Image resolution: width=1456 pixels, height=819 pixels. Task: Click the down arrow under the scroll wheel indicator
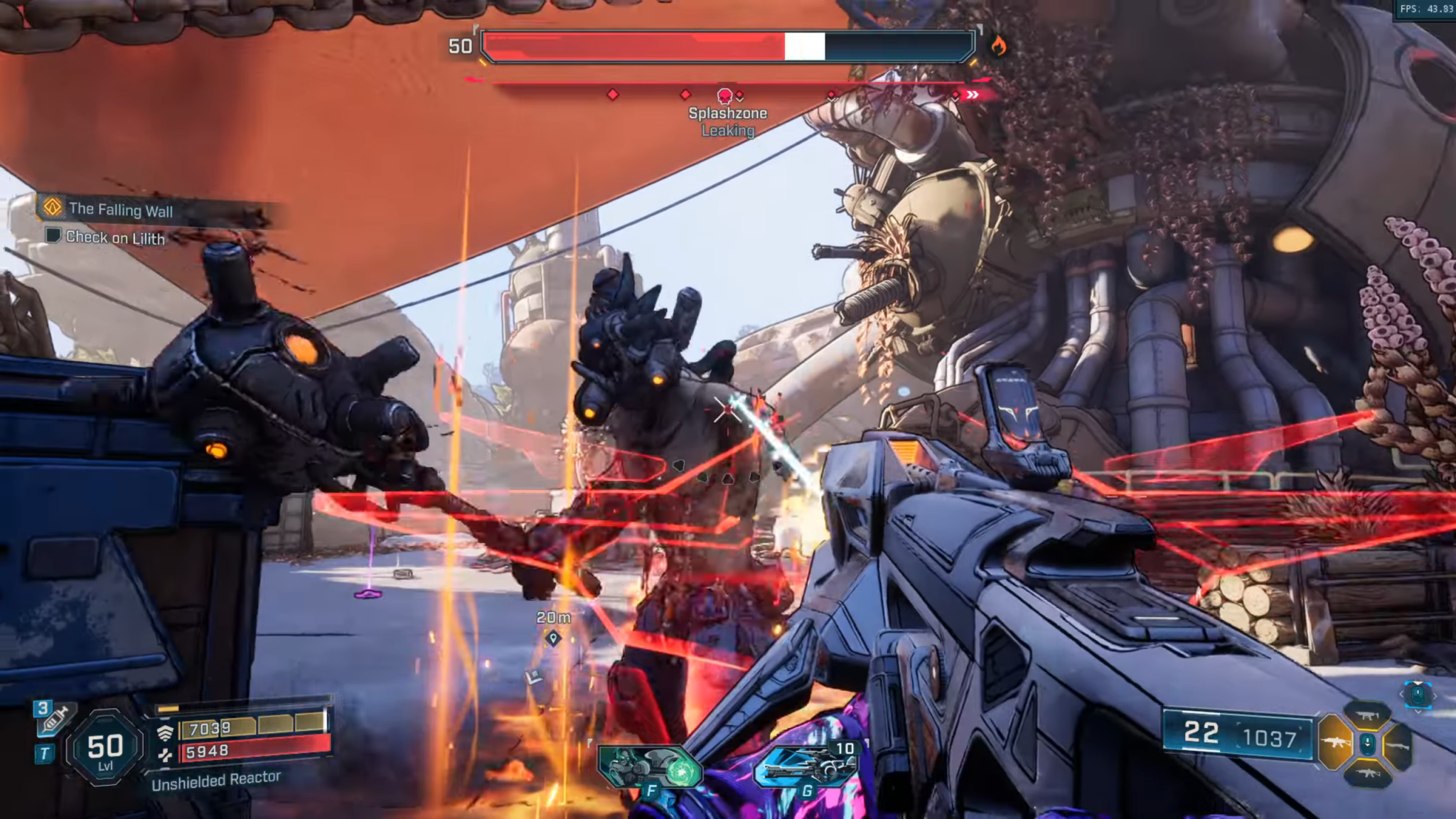pyautogui.click(x=1418, y=712)
